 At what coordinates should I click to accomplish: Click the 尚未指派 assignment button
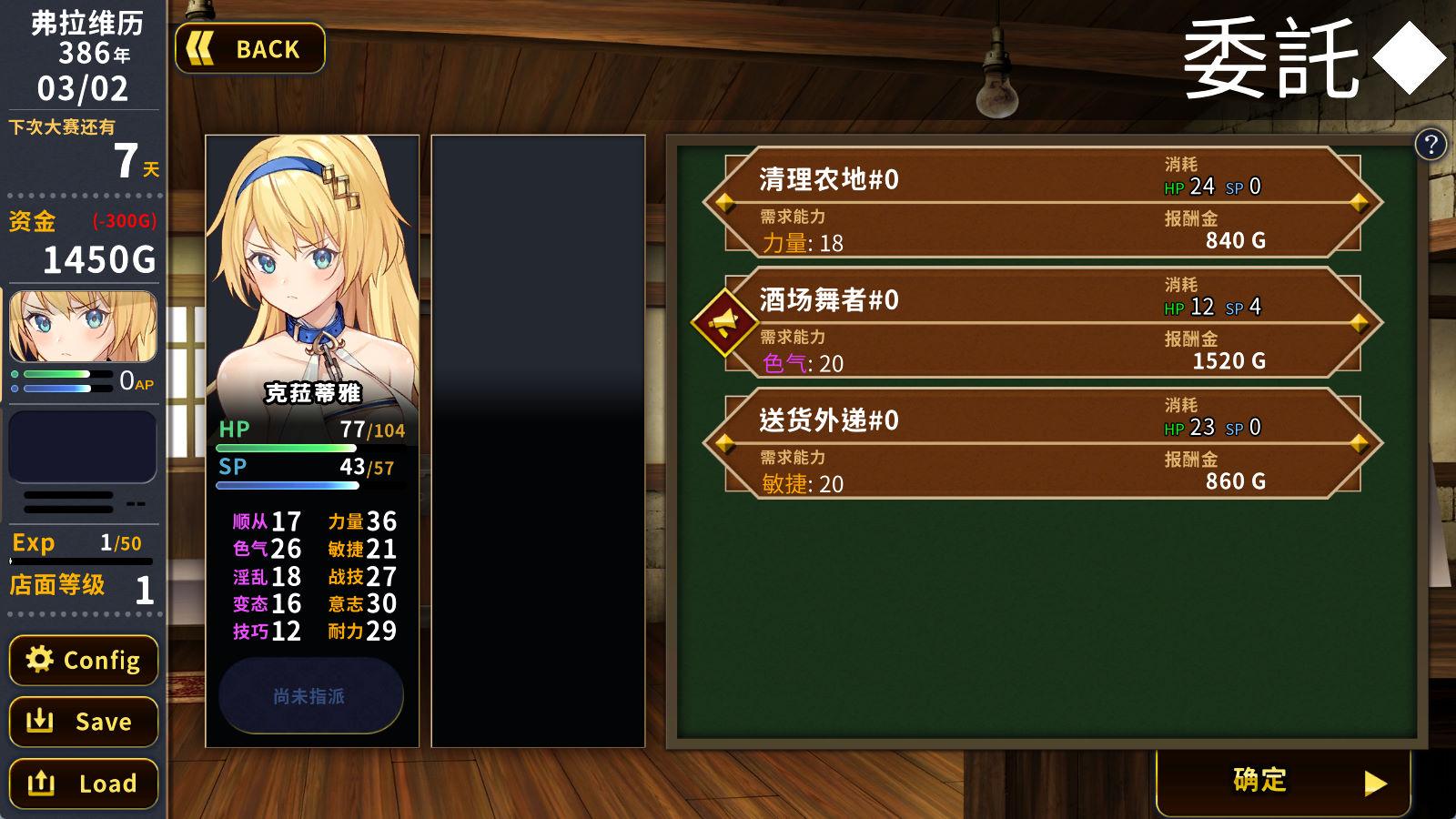(311, 696)
